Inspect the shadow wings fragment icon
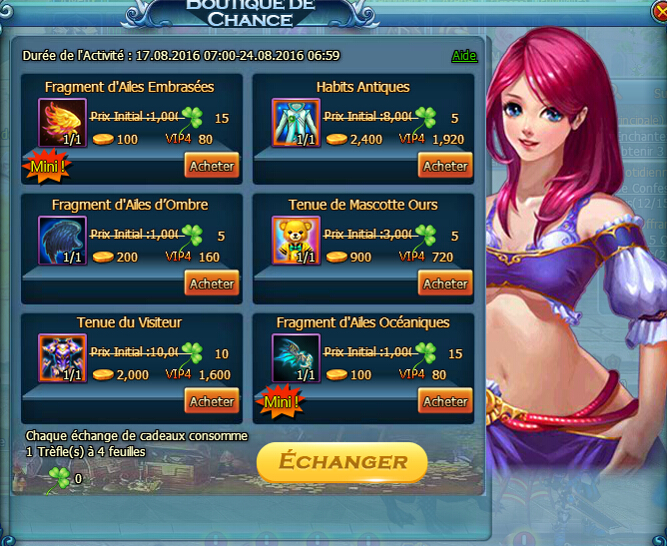Viewport: 668px width, 546px height. [x=62, y=241]
